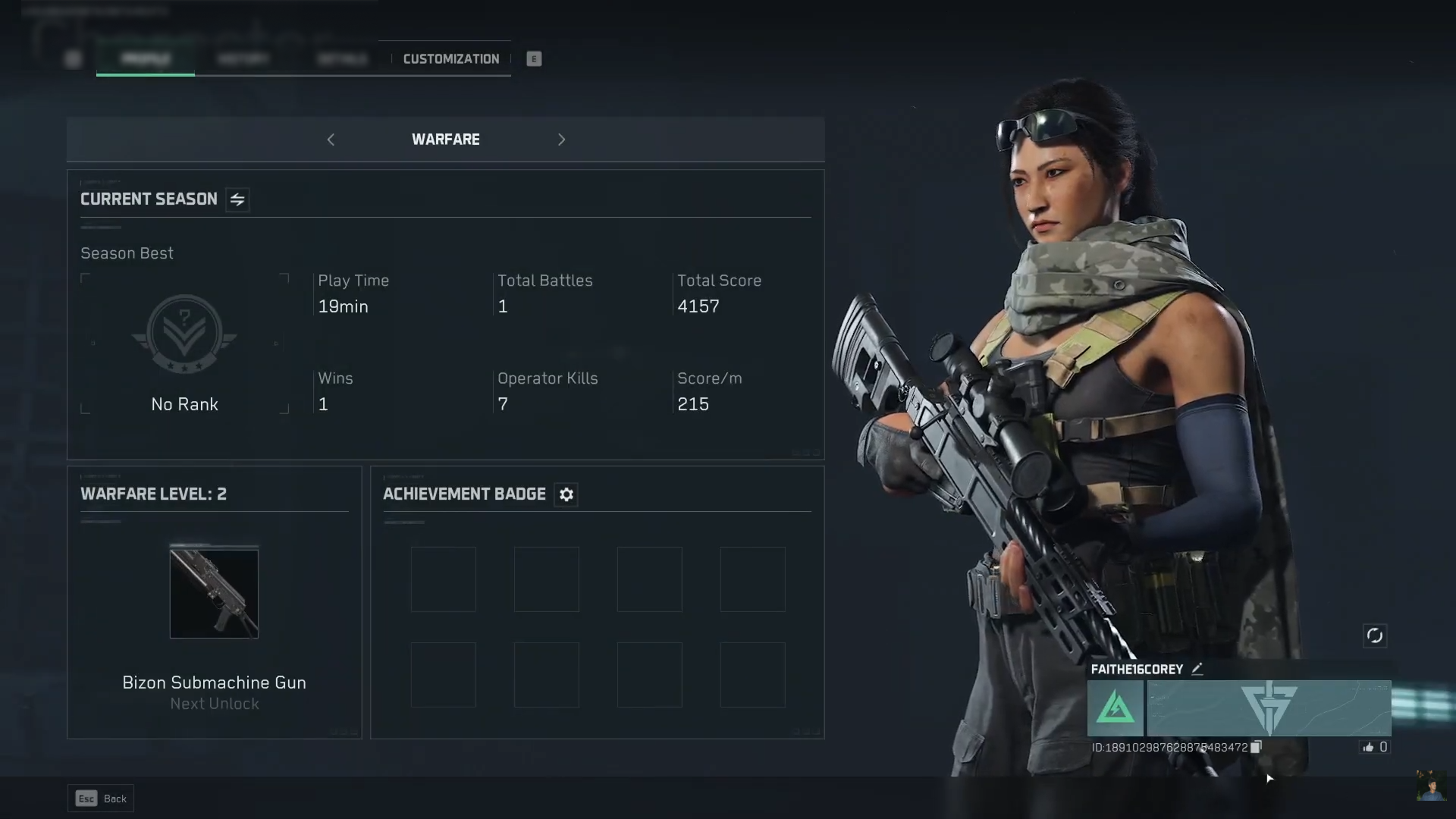Switch to next mode with right arrow
The height and width of the screenshot is (819, 1456).
click(x=561, y=140)
